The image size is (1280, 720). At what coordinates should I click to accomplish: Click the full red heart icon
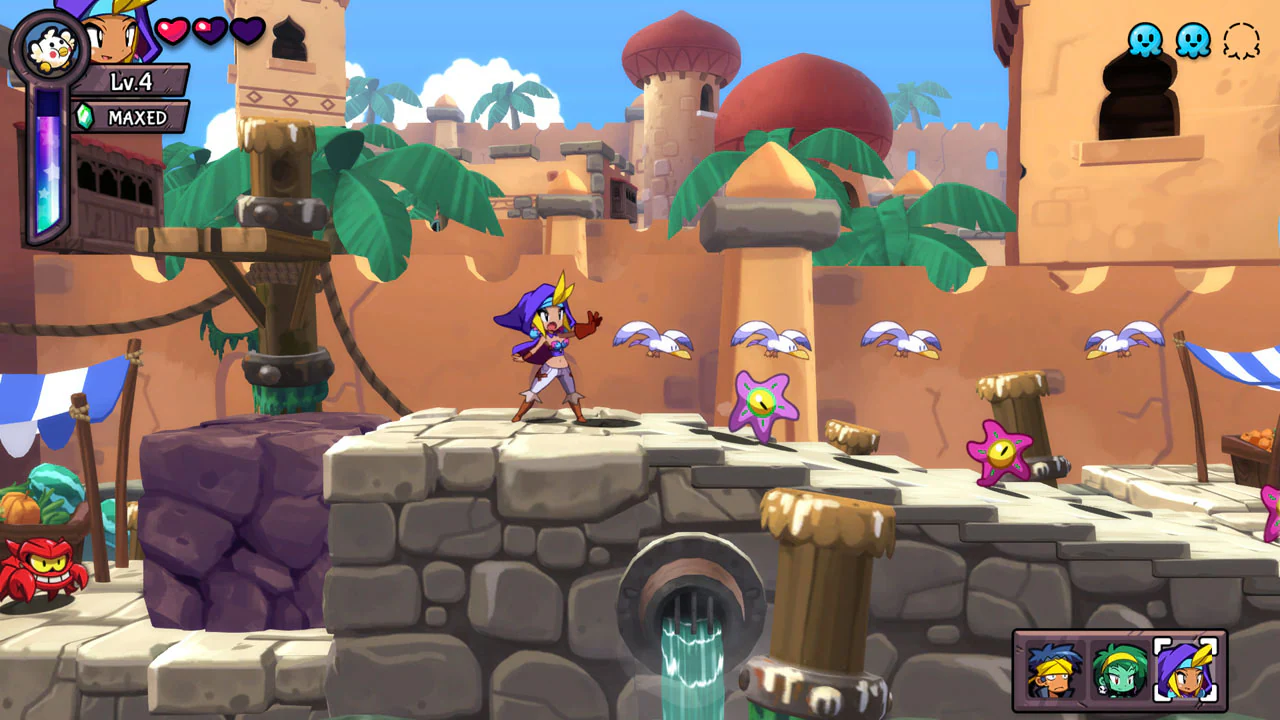tap(172, 31)
